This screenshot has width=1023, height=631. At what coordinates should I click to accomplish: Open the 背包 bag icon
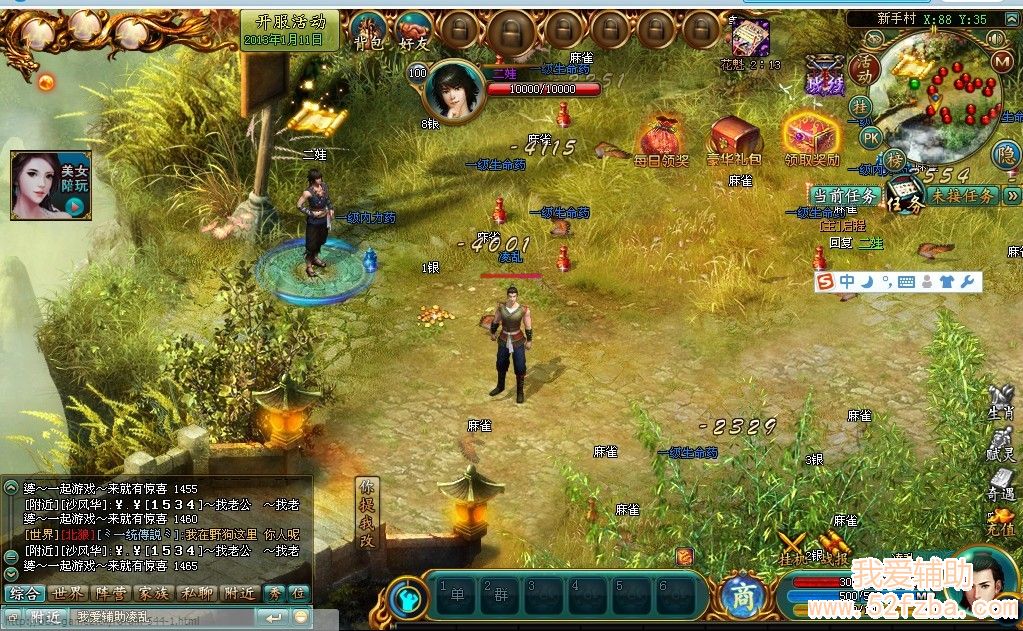pyautogui.click(x=368, y=32)
